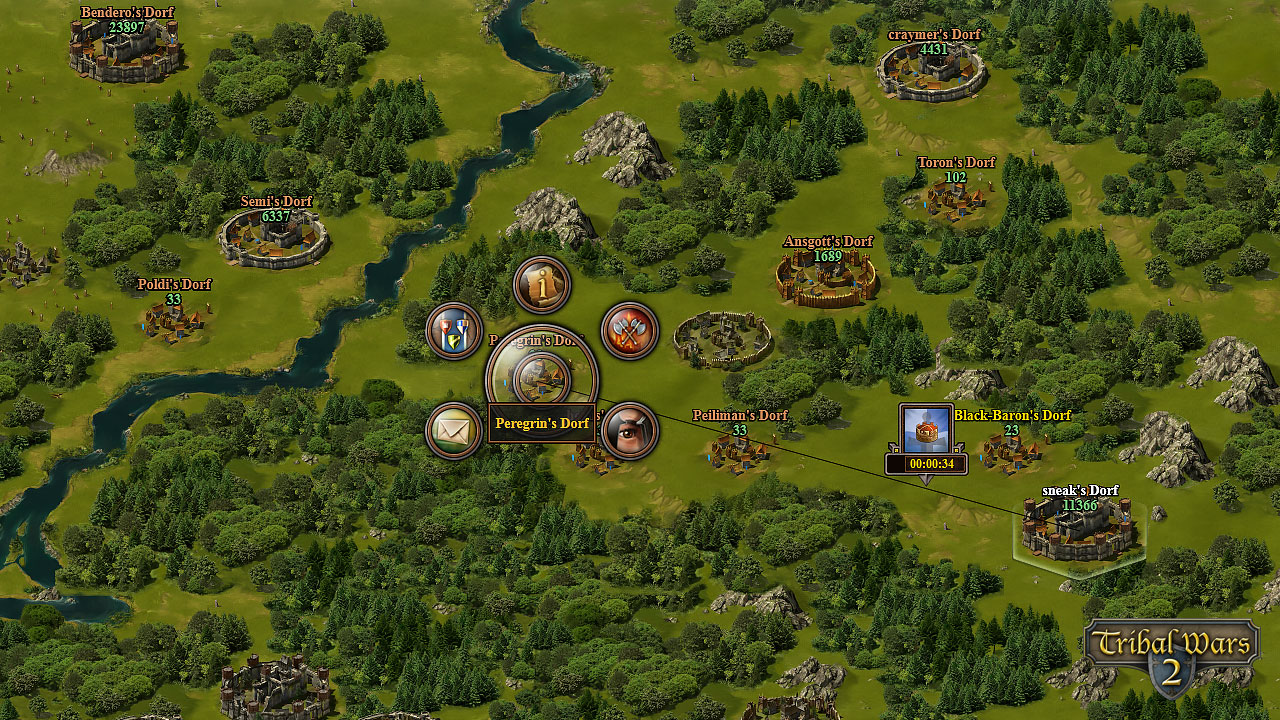Click the colored banners marker icon
Viewport: 1280px width, 720px height.
click(453, 331)
